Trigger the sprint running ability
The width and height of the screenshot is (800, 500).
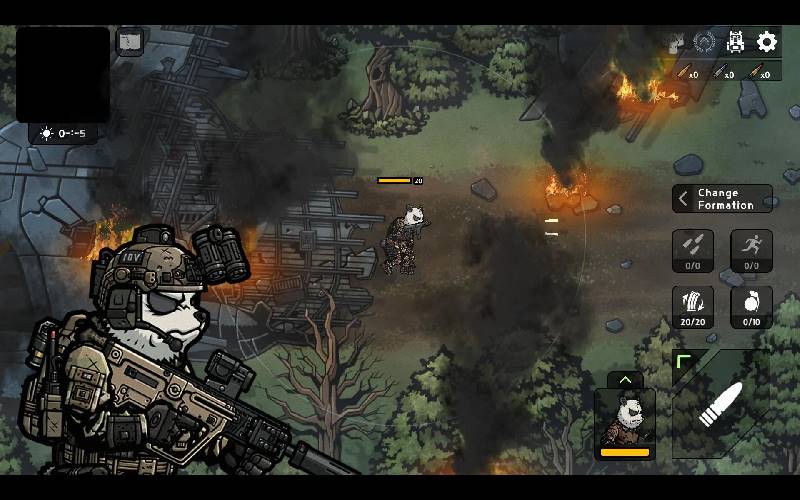tap(751, 250)
